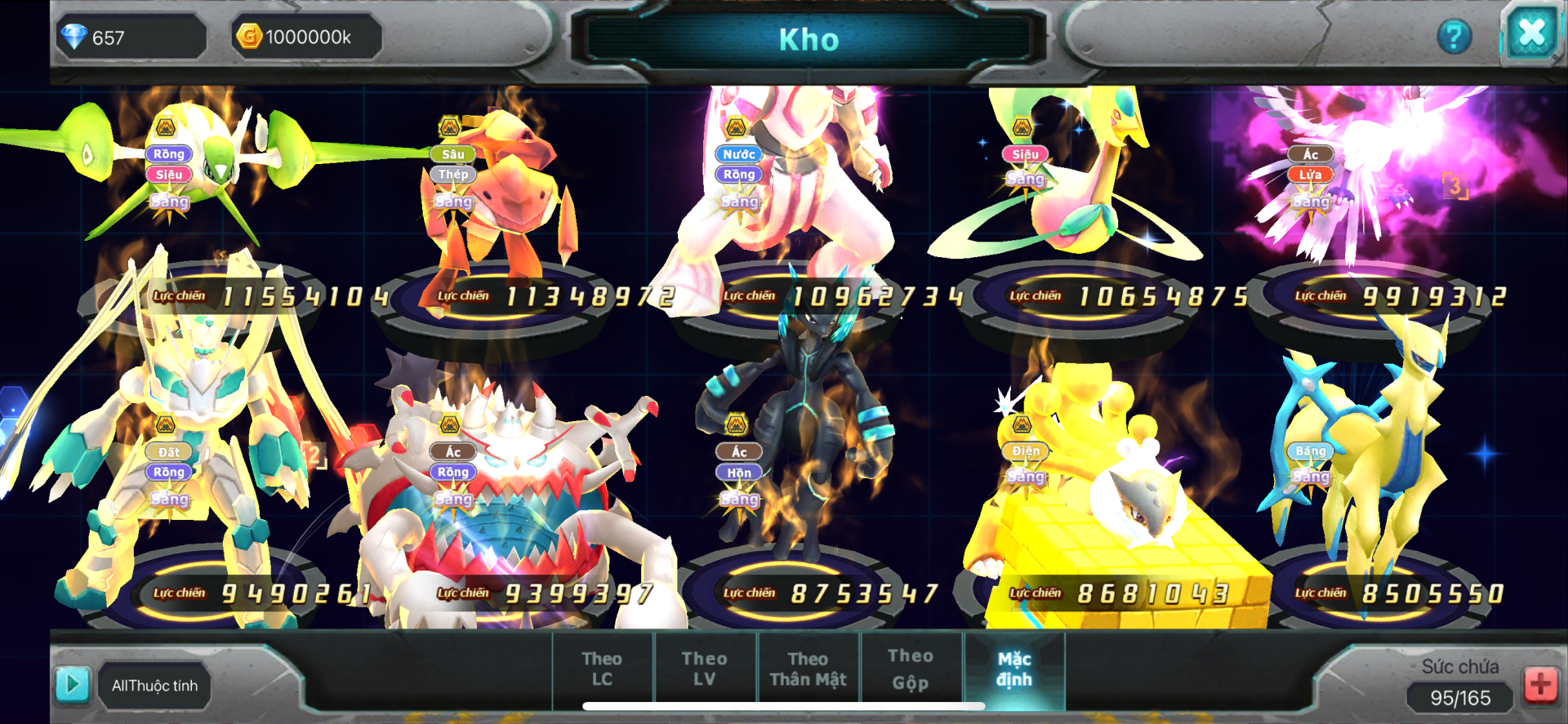Expand storage capacity with red plus button
Image resolution: width=1568 pixels, height=724 pixels.
[1540, 684]
